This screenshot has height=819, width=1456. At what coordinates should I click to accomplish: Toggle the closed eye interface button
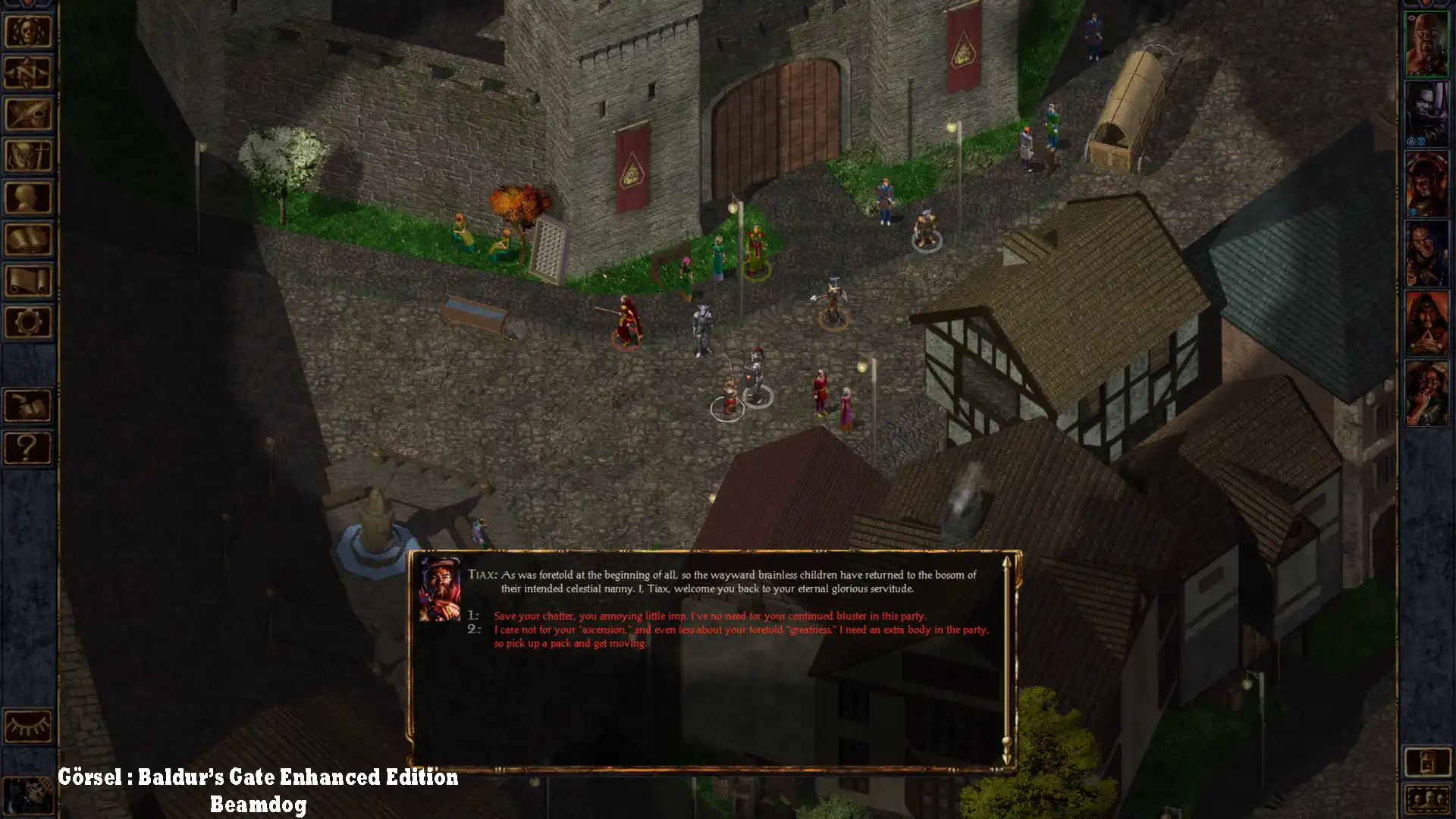[x=28, y=726]
